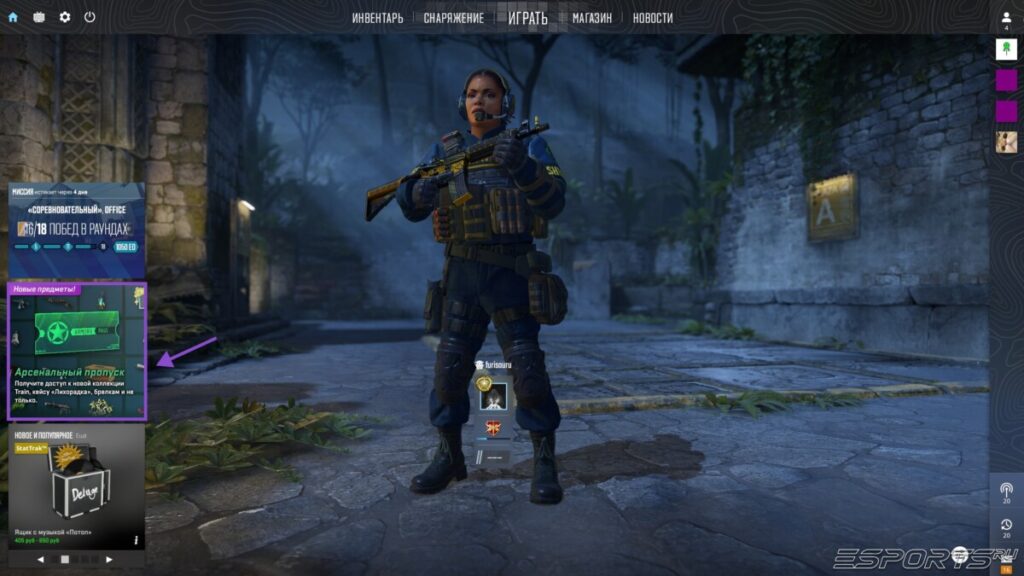Show info for the Delage box

tap(136, 540)
